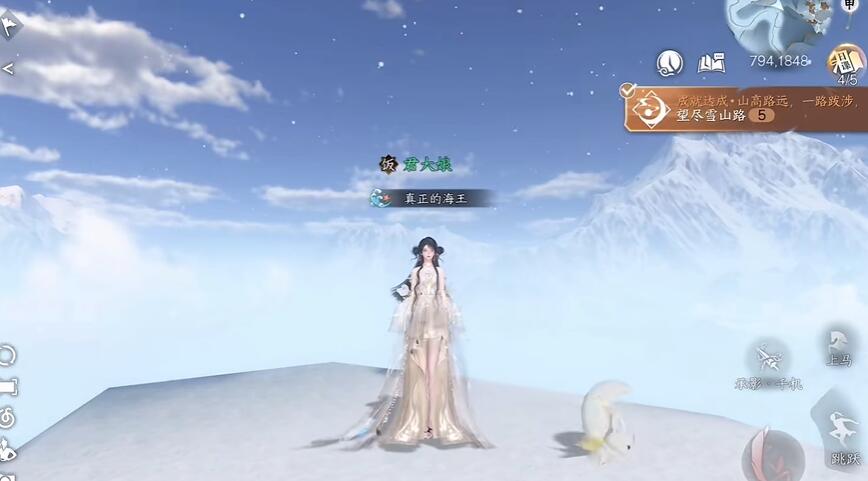Open the 望尽雪山路 achievement banner
Screen dimensions: 868x481
coord(745,107)
